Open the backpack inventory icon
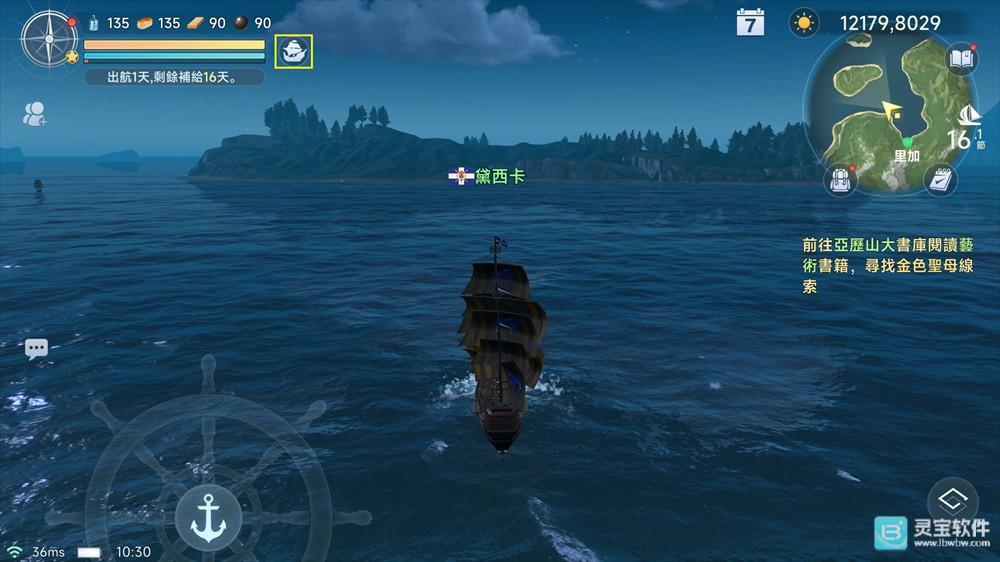This screenshot has height=562, width=1000. [x=840, y=180]
